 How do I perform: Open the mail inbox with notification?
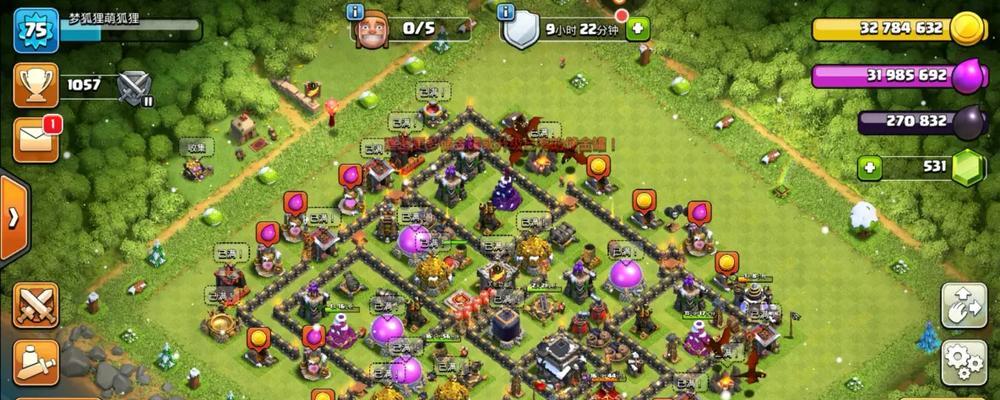[x=36, y=139]
